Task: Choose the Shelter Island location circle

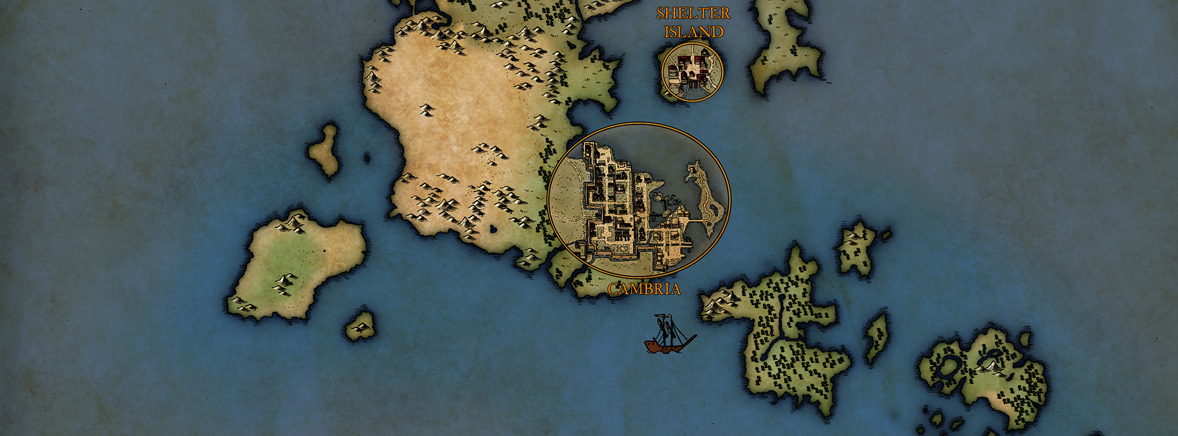Action: pyautogui.click(x=691, y=71)
